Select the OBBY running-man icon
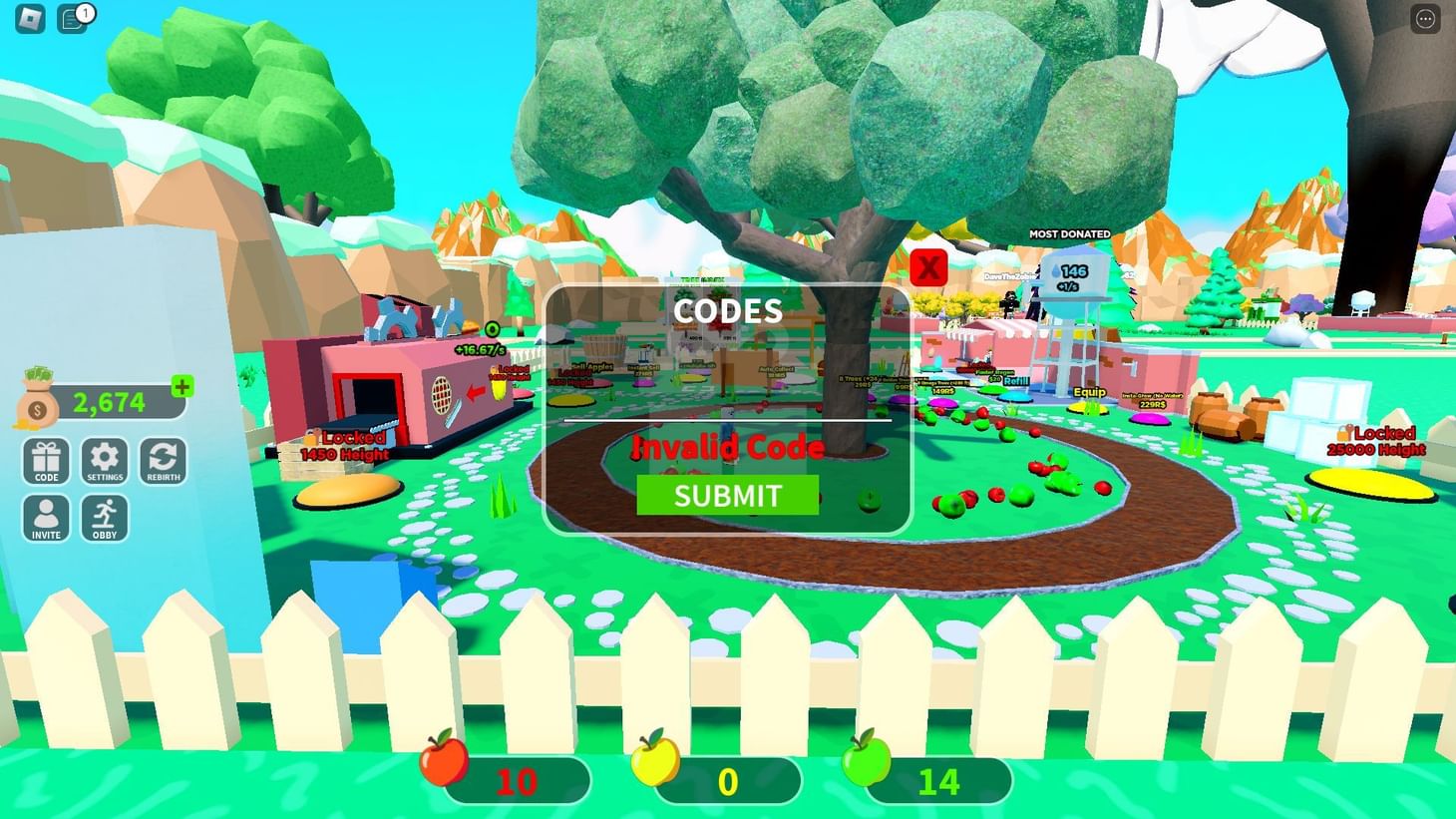The image size is (1456, 819). pyautogui.click(x=104, y=518)
